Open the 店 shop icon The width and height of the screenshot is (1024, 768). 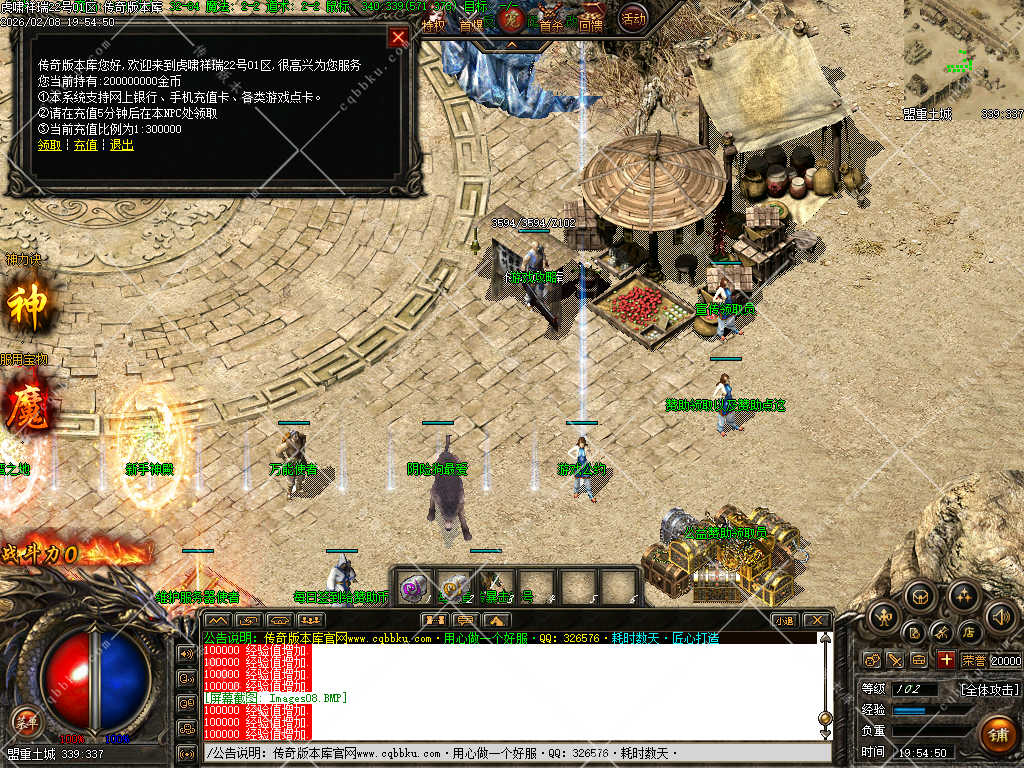(968, 632)
